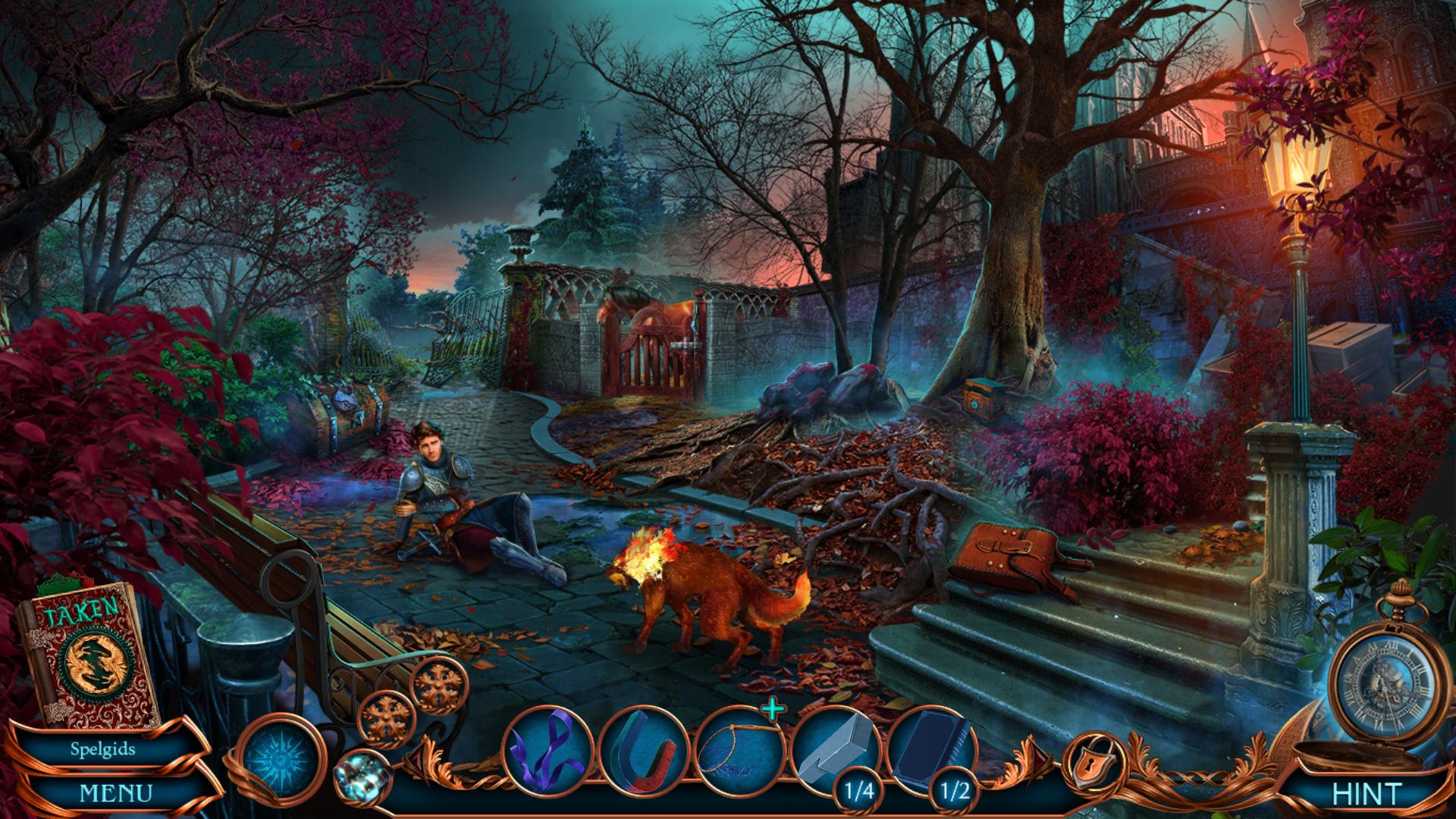Use the HINT button
Viewport: 1456px width, 819px height.
point(1366,794)
